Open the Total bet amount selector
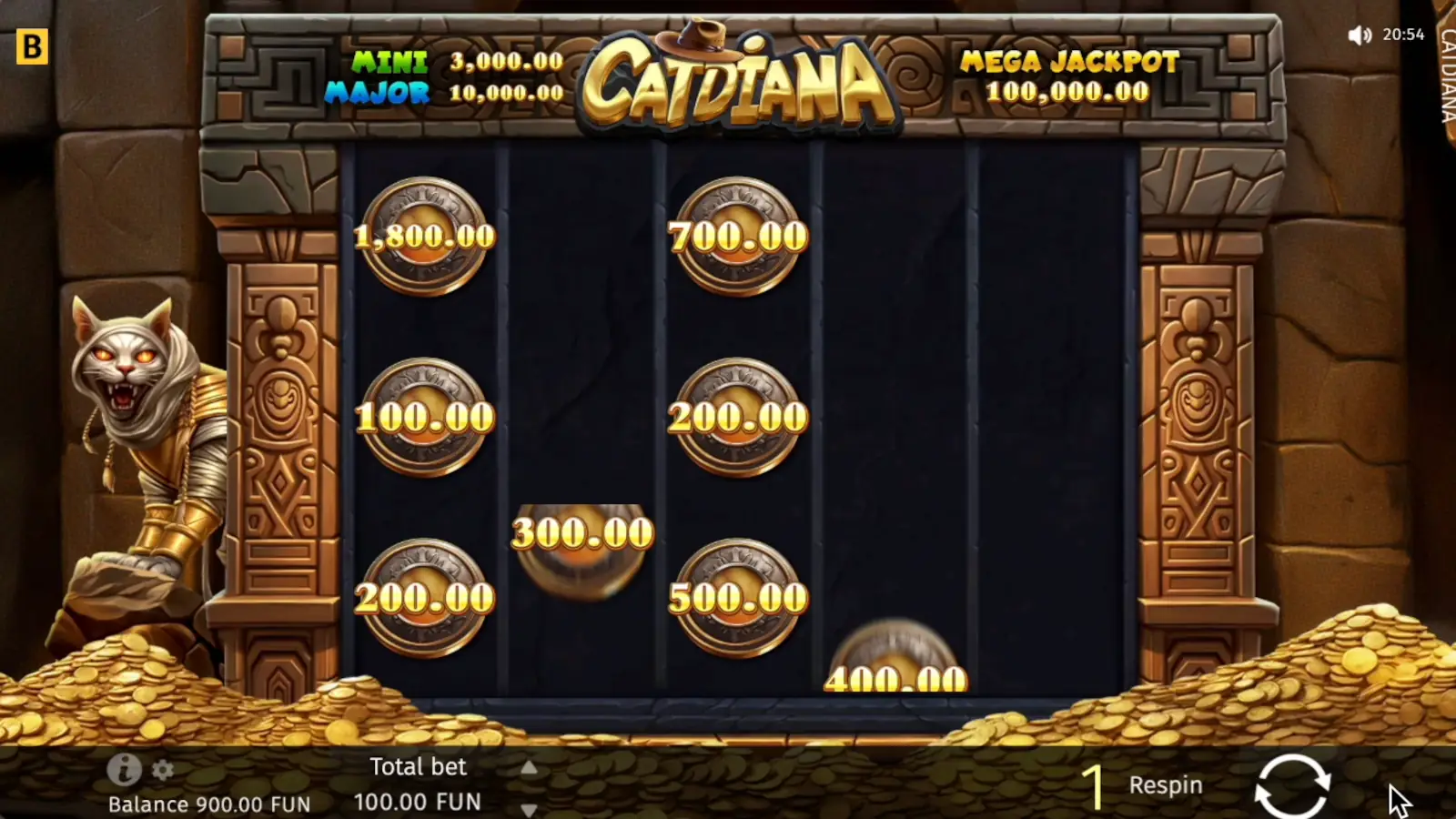This screenshot has height=819, width=1456. (419, 783)
